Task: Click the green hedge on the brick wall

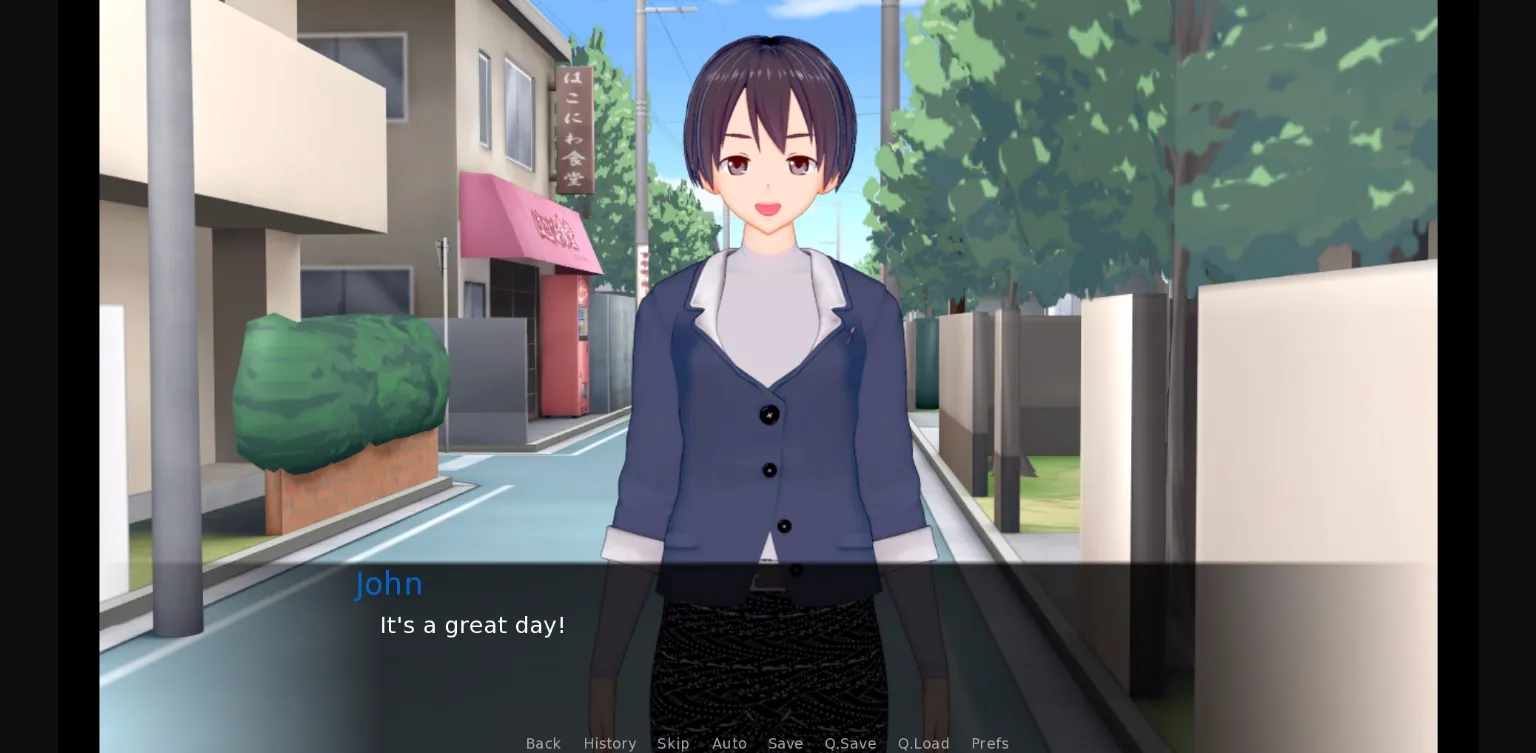Action: tap(340, 390)
